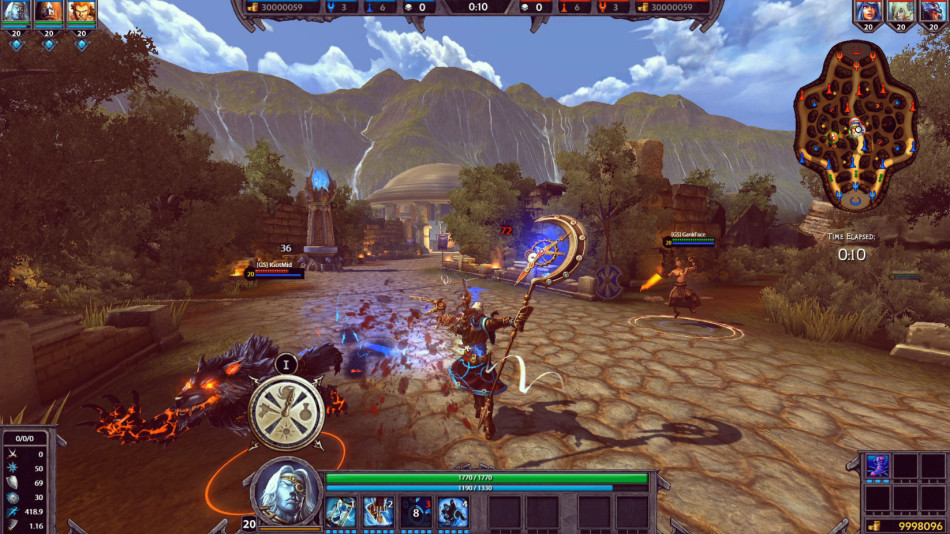Click the dark purple enemy portrait at top right

tap(931, 11)
